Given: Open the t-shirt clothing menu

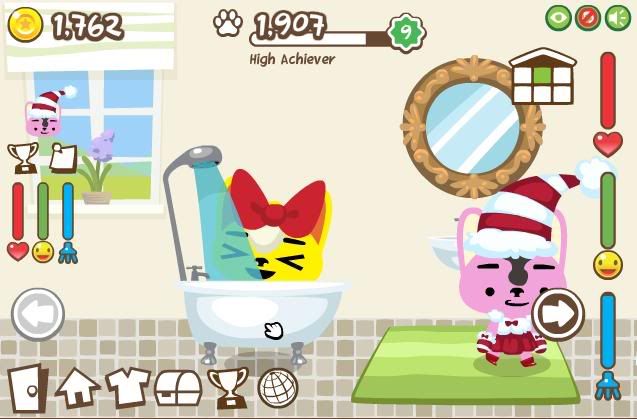Looking at the screenshot, I should 128,387.
